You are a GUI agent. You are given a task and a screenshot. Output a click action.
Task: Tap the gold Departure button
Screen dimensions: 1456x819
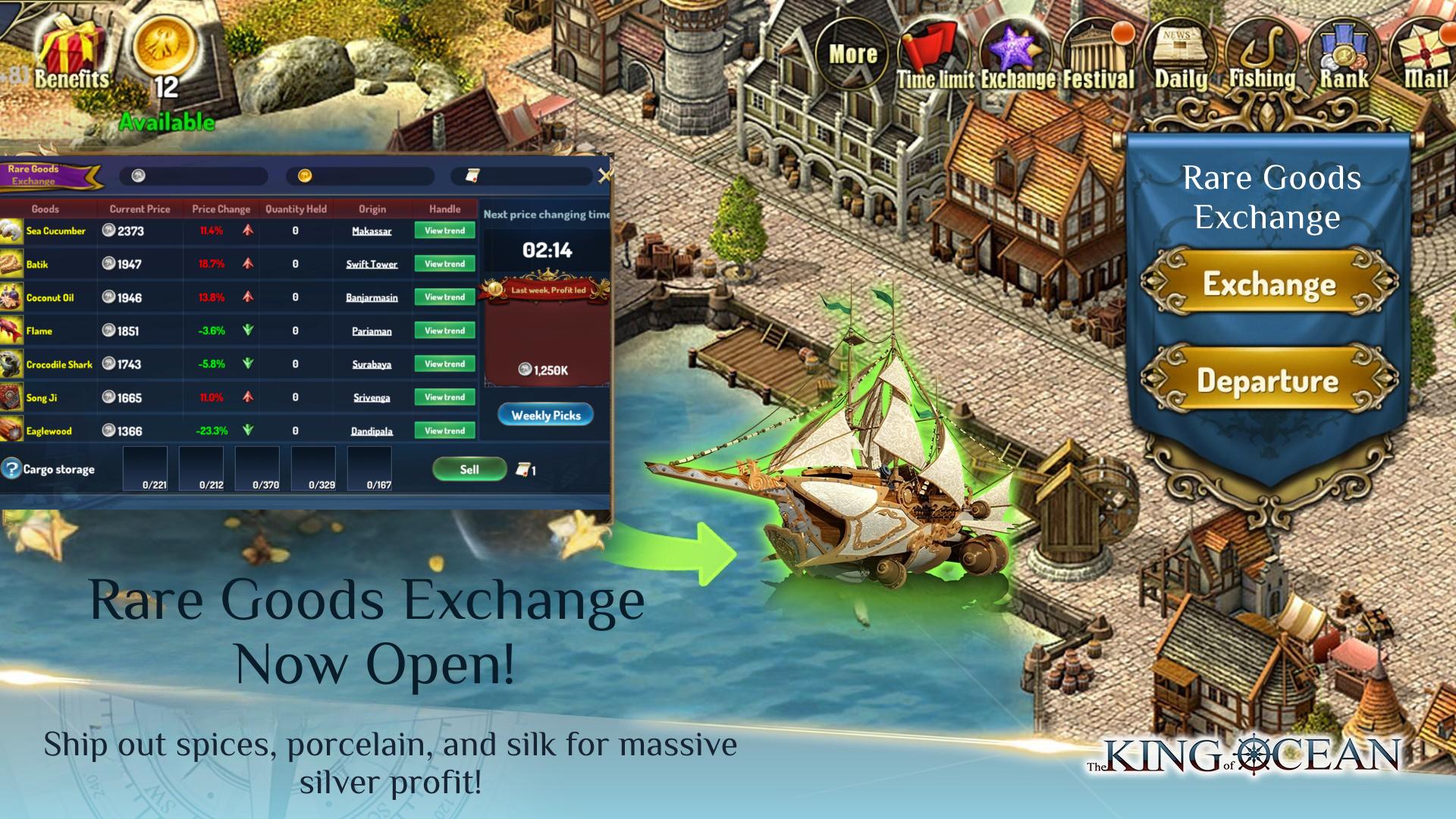coord(1269,380)
